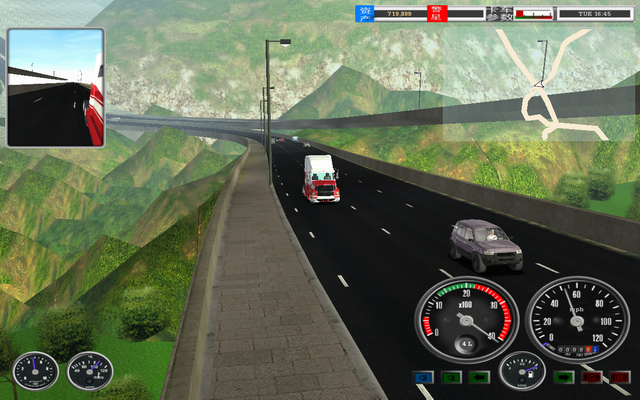640x400 pixels.
Task: Open the red icon in the top bar
Action: click(x=436, y=13)
